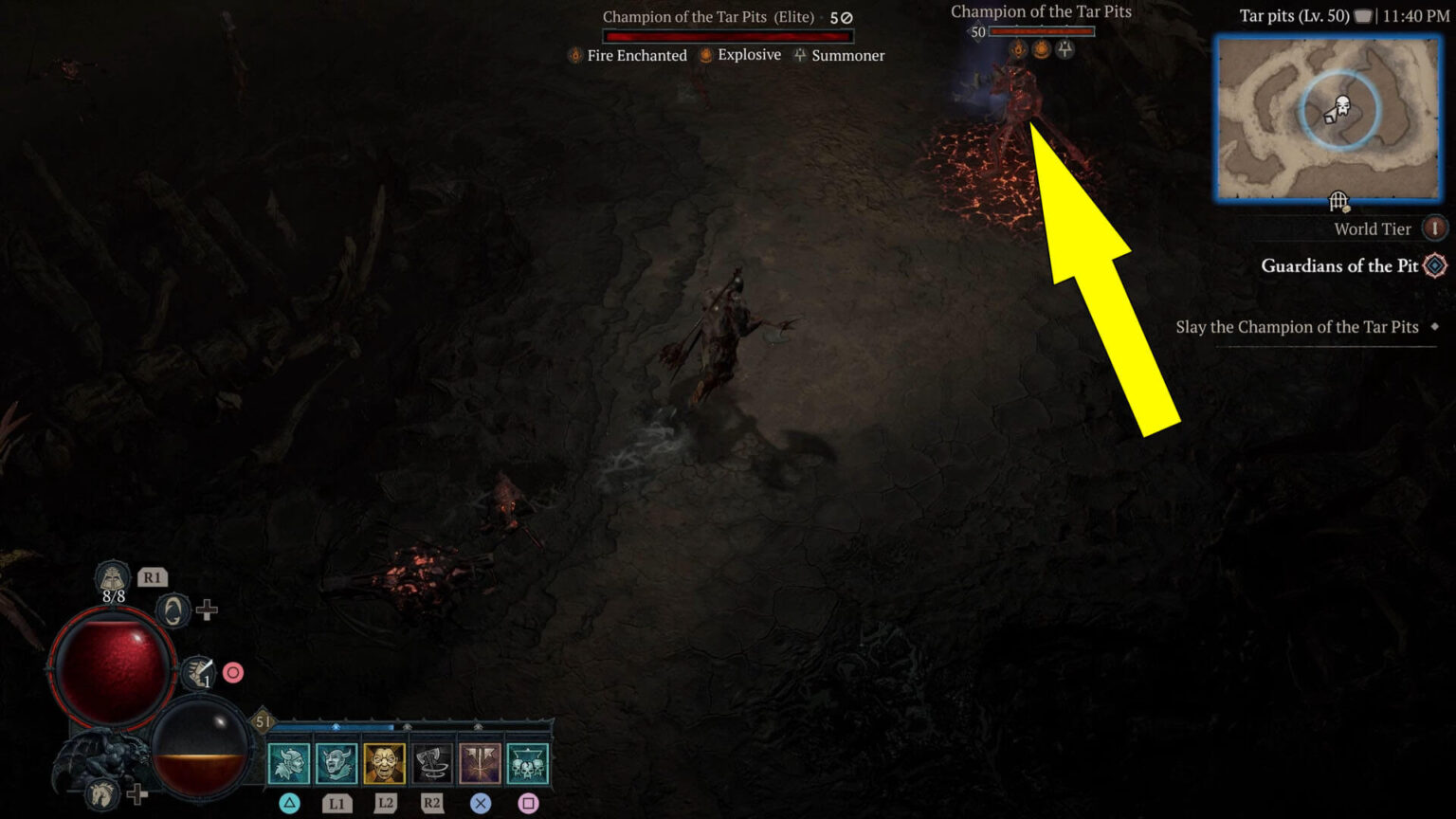This screenshot has width=1456, height=819.
Task: Click the evade circular-arrow icon
Action: pyautogui.click(x=172, y=610)
